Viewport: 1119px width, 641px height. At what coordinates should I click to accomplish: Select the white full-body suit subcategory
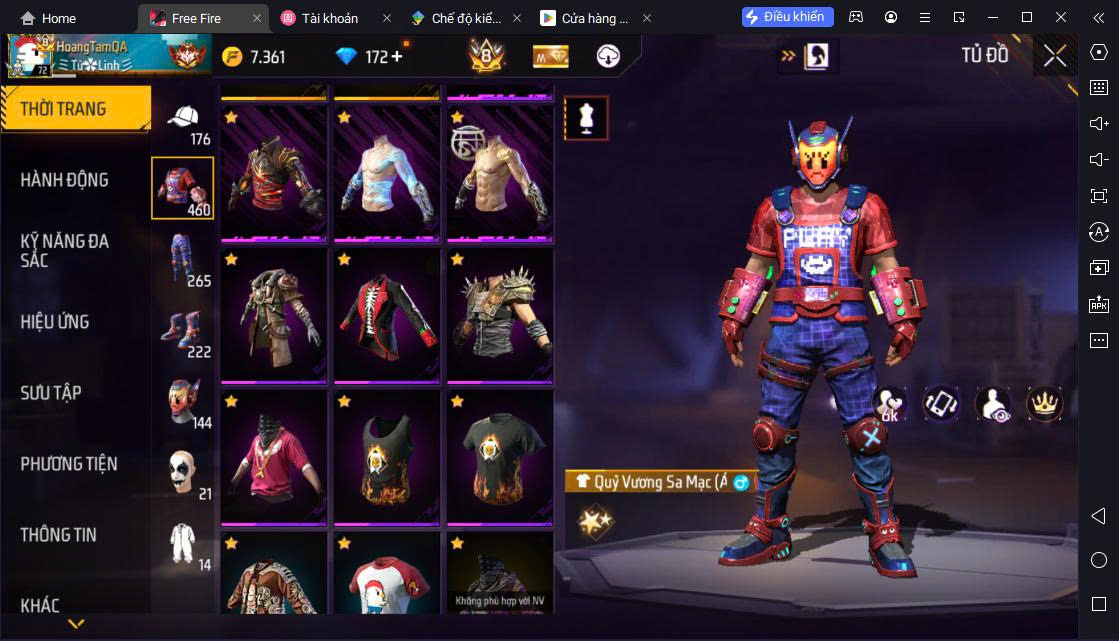coord(182,544)
